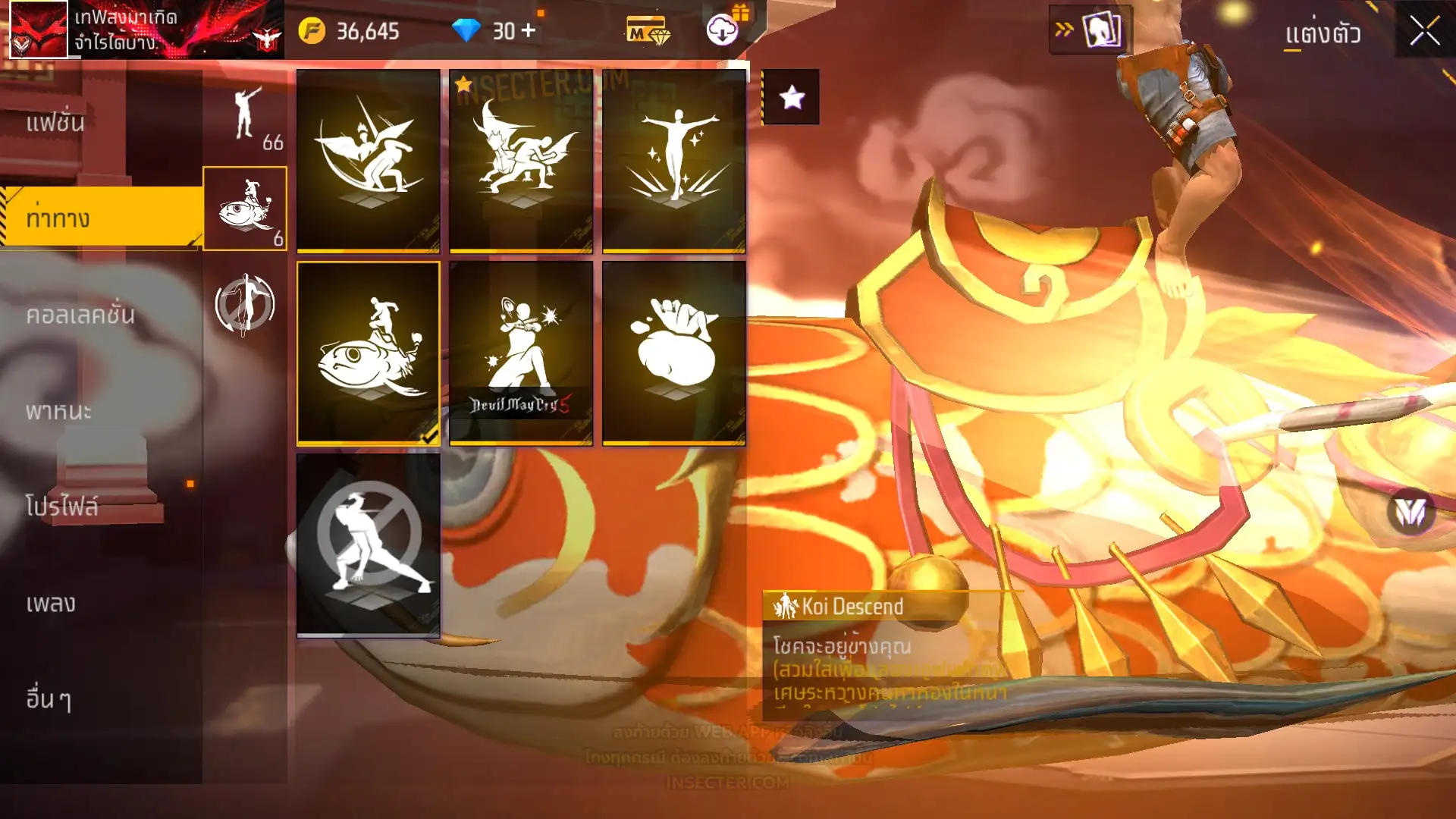Viewport: 1456px width, 819px height.
Task: Select the winged rider emote tile
Action: pyautogui.click(x=369, y=160)
